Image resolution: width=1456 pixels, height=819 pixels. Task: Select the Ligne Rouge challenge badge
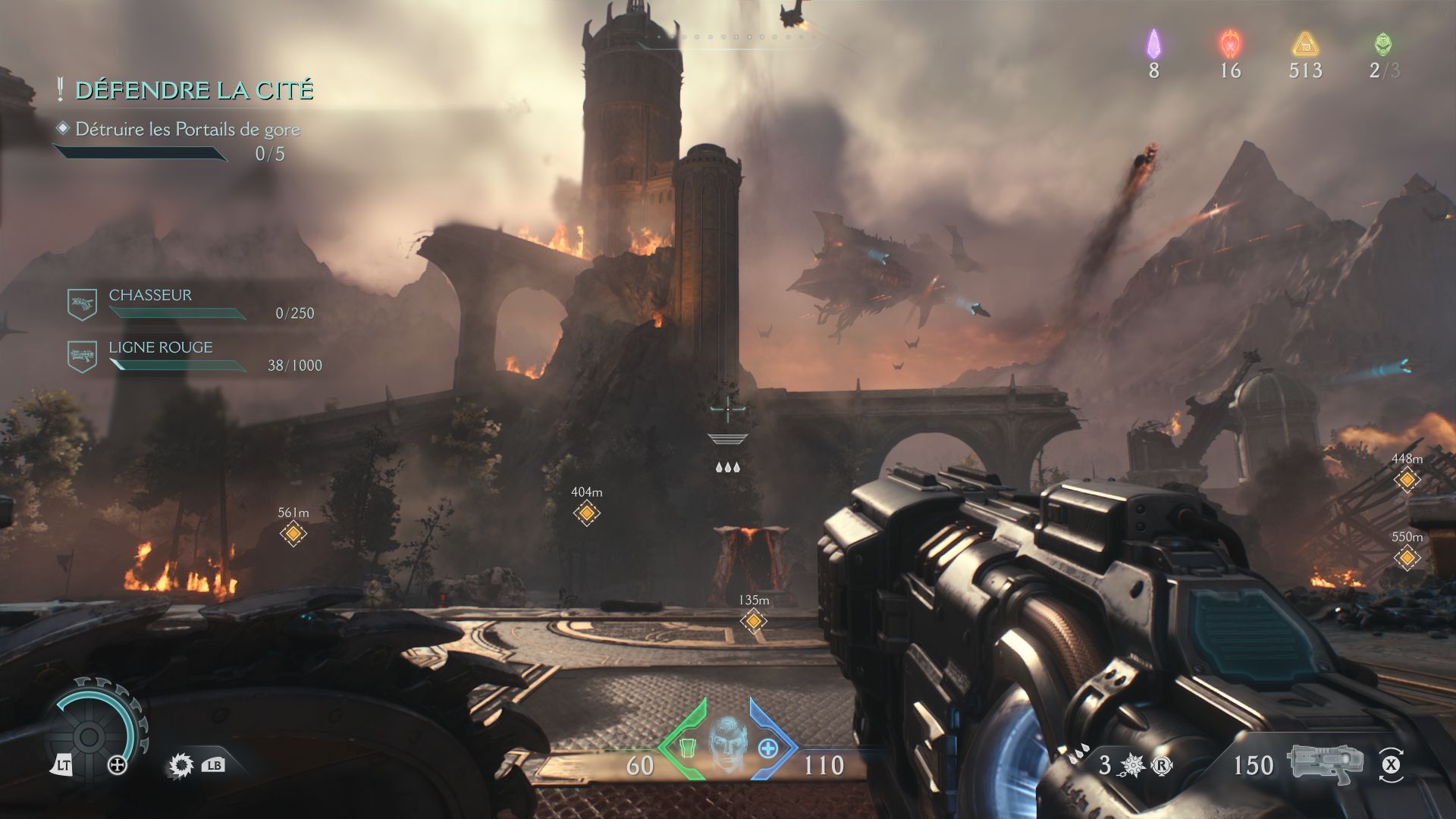(82, 356)
